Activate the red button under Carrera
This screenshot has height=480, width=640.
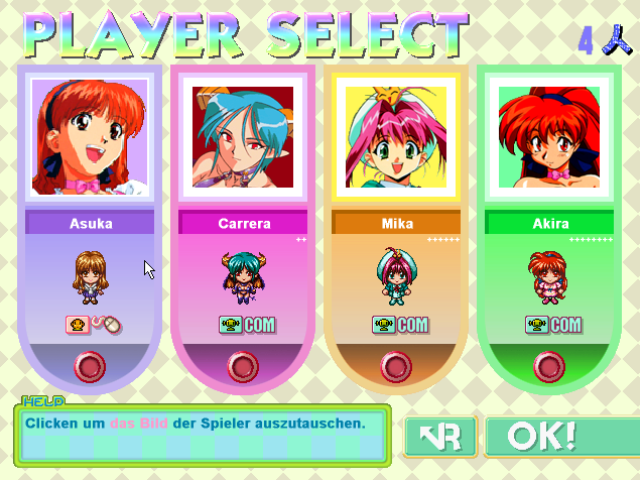pos(243,367)
